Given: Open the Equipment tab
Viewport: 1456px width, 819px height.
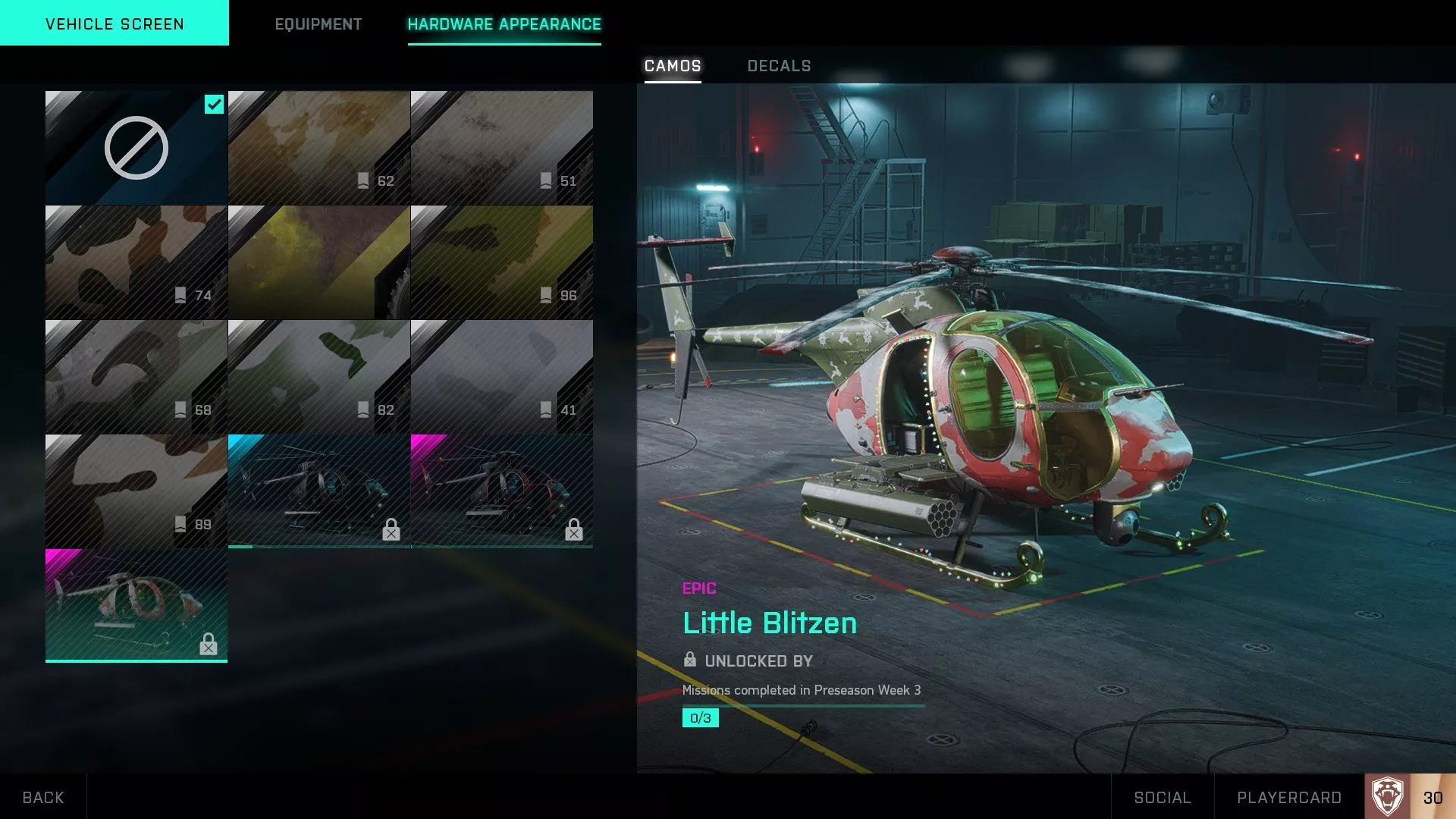Looking at the screenshot, I should click(x=318, y=24).
